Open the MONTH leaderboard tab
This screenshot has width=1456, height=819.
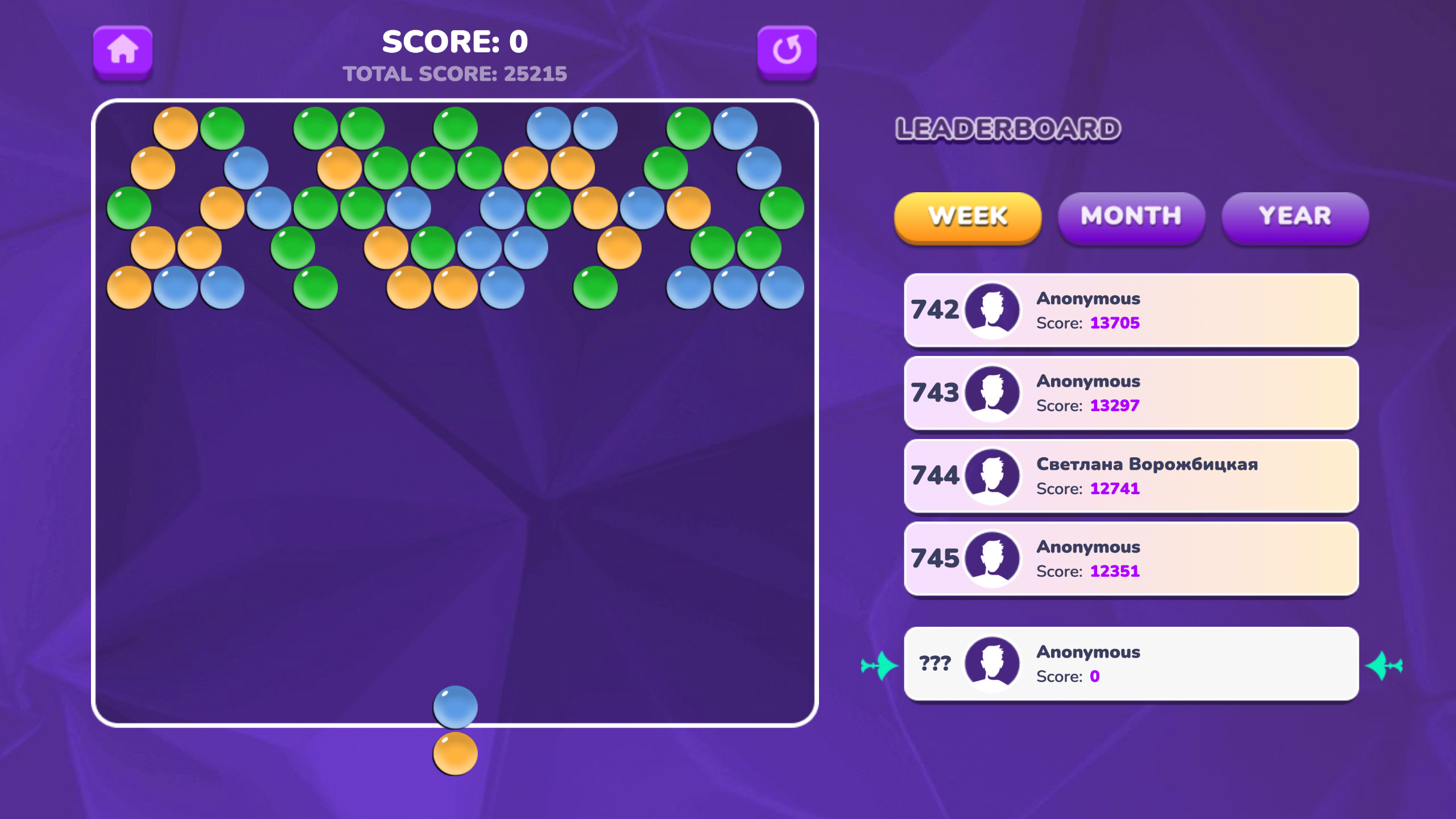tap(1131, 216)
